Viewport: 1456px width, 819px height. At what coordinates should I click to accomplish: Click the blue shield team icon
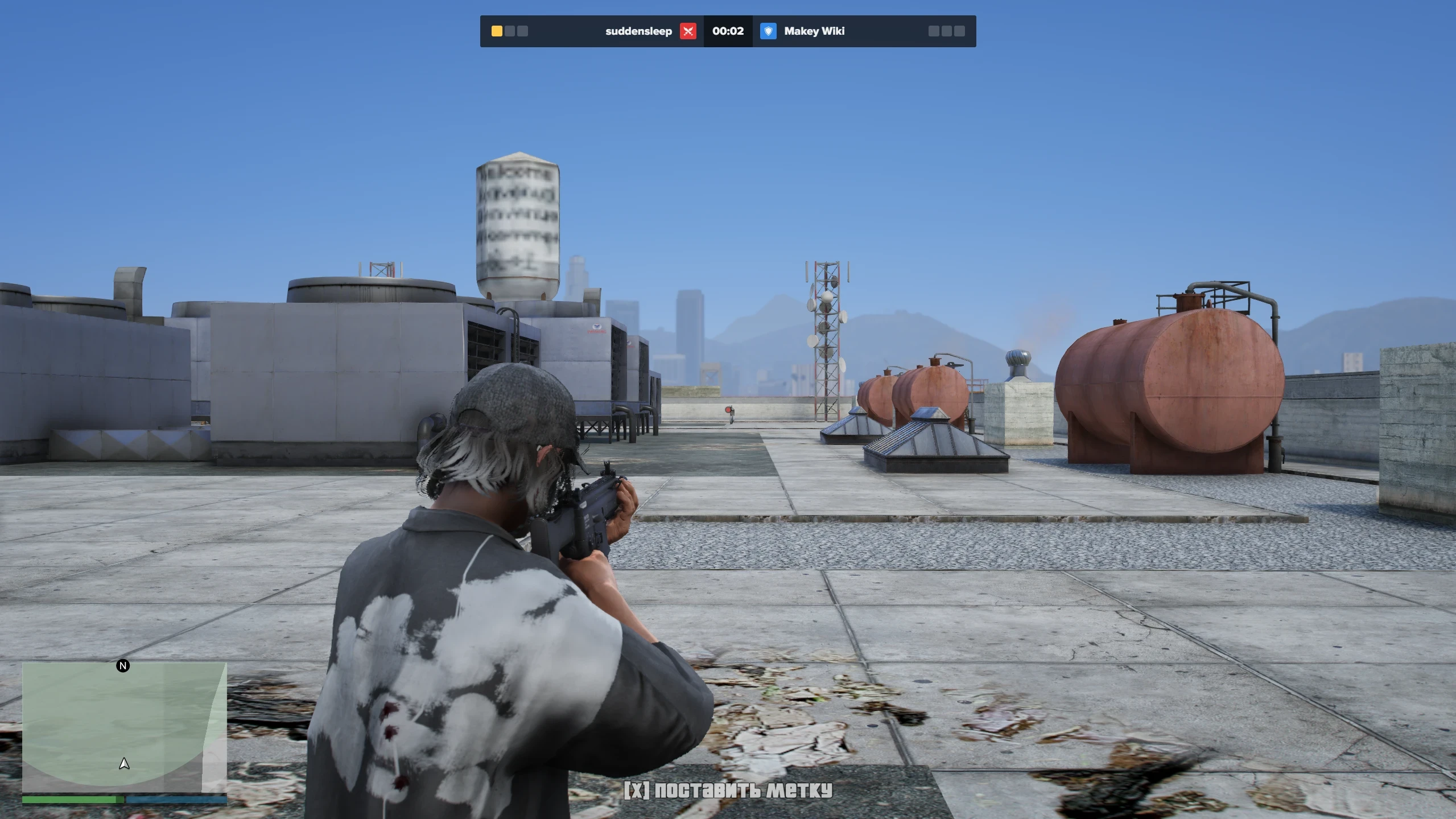point(768,31)
